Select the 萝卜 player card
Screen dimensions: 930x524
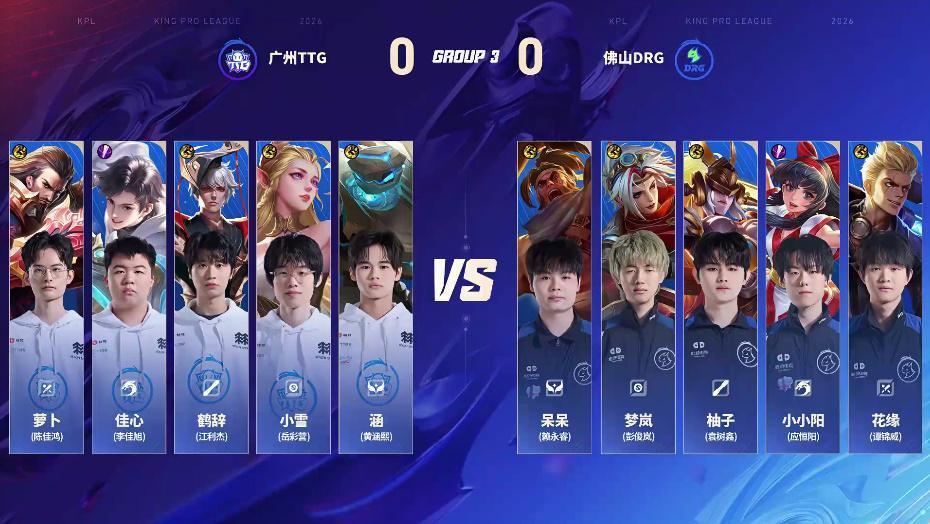(47, 295)
